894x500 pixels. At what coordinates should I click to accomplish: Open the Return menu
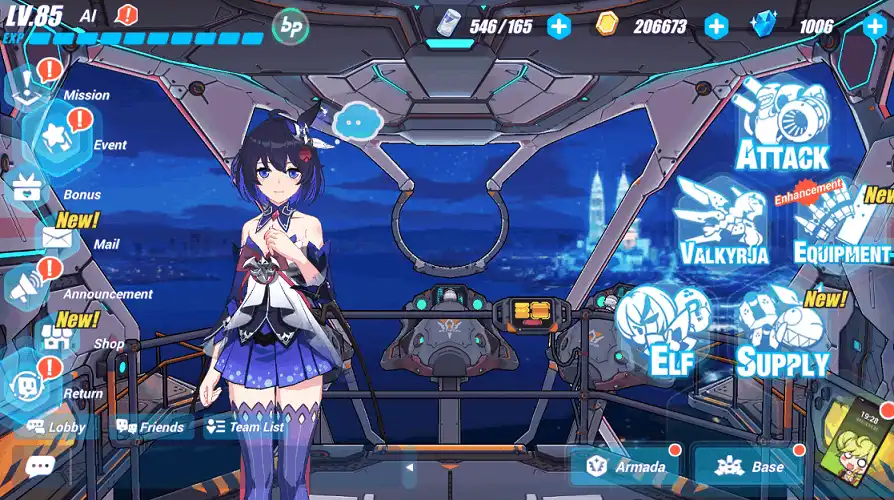27,387
